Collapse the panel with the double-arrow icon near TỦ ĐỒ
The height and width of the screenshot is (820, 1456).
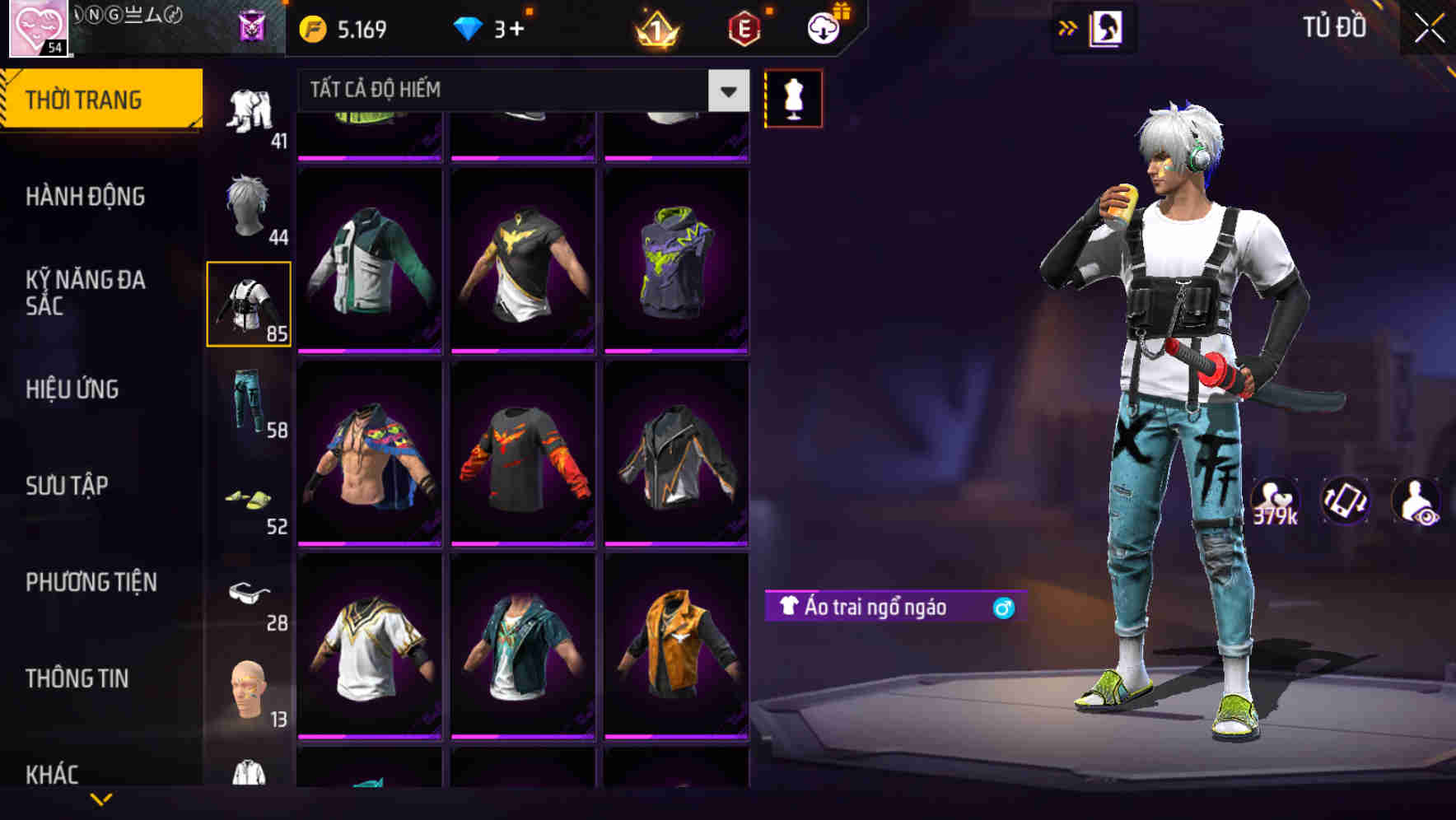click(1068, 27)
